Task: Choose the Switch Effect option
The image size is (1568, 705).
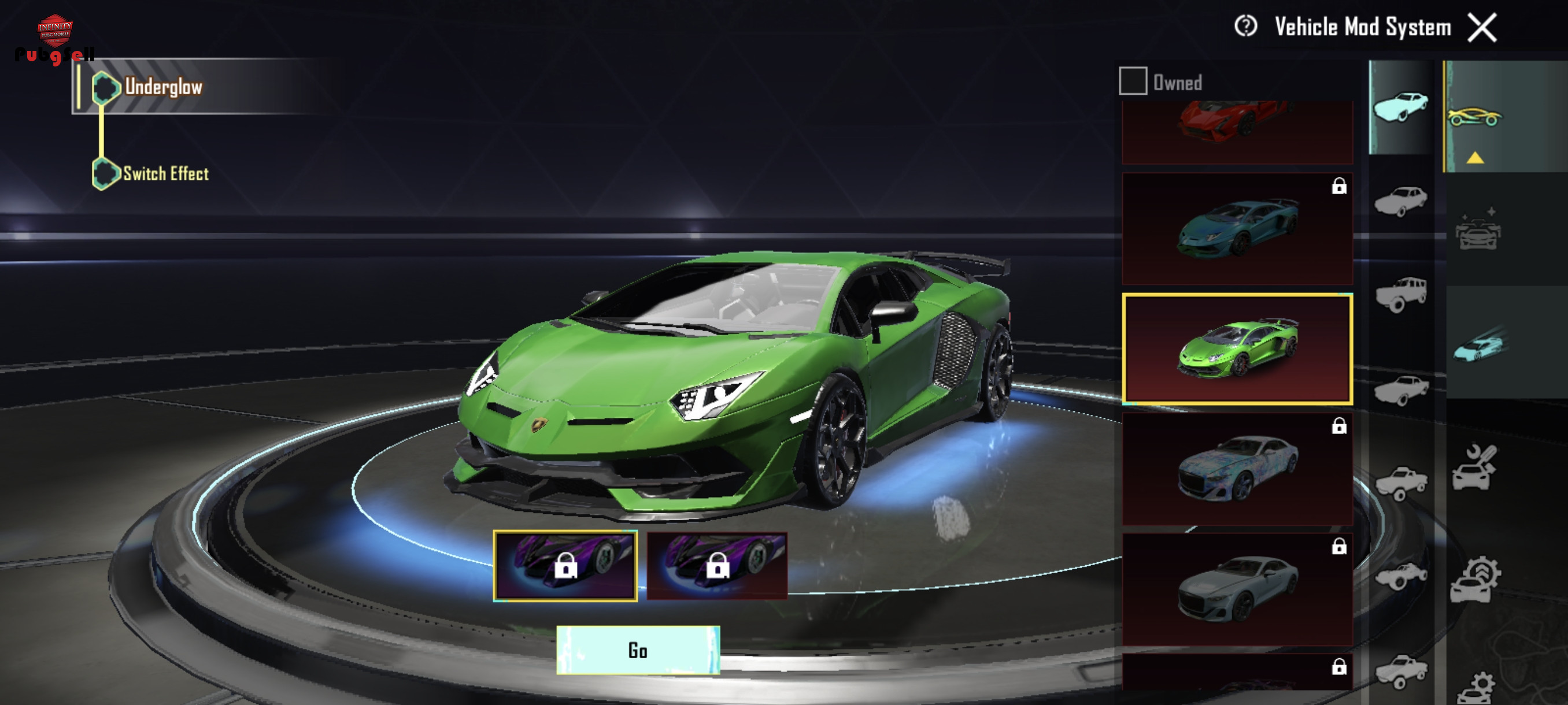Action: [165, 174]
